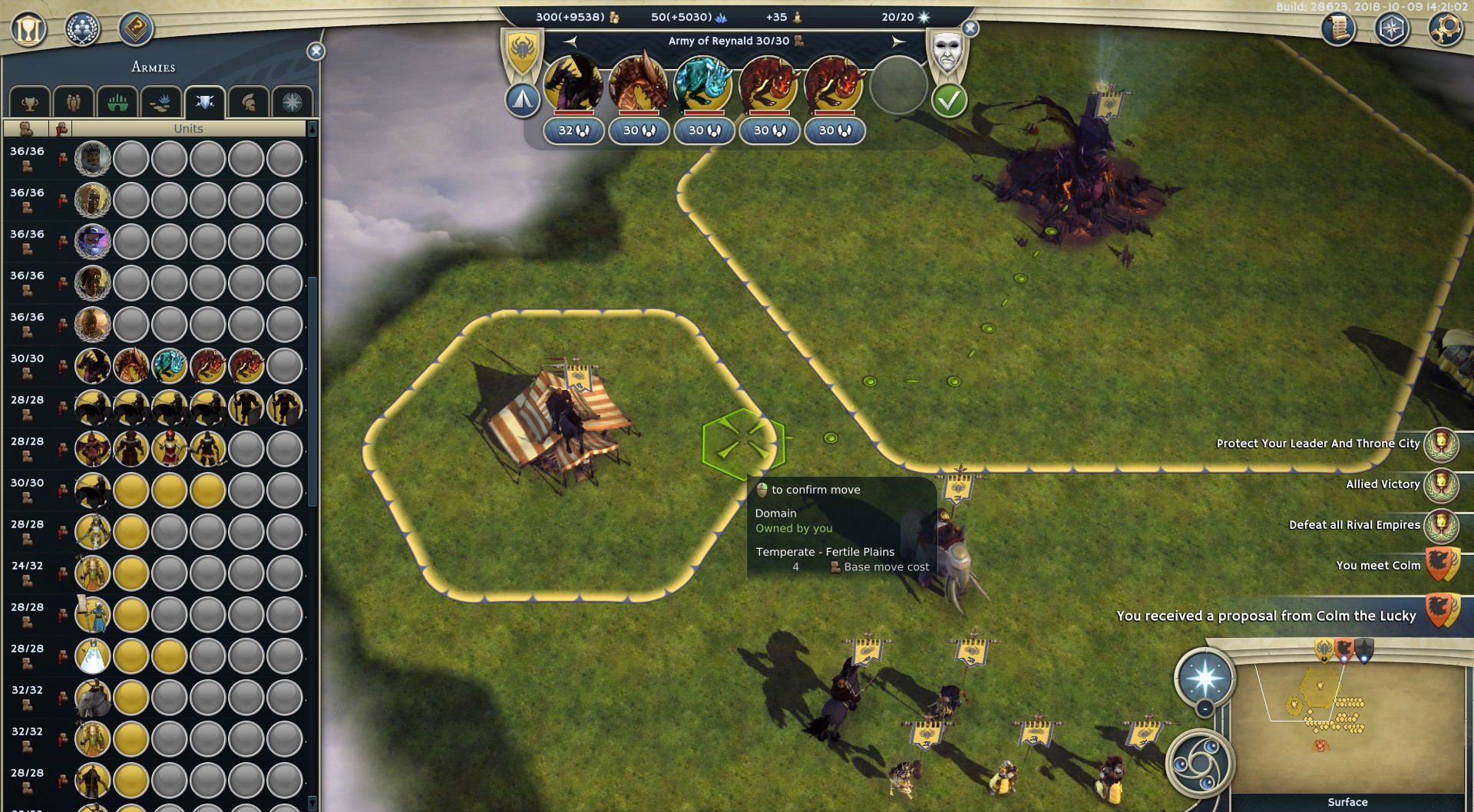Viewport: 1474px width, 812px height.
Task: View the proposal from Colm the Lucky
Action: coord(1266,616)
